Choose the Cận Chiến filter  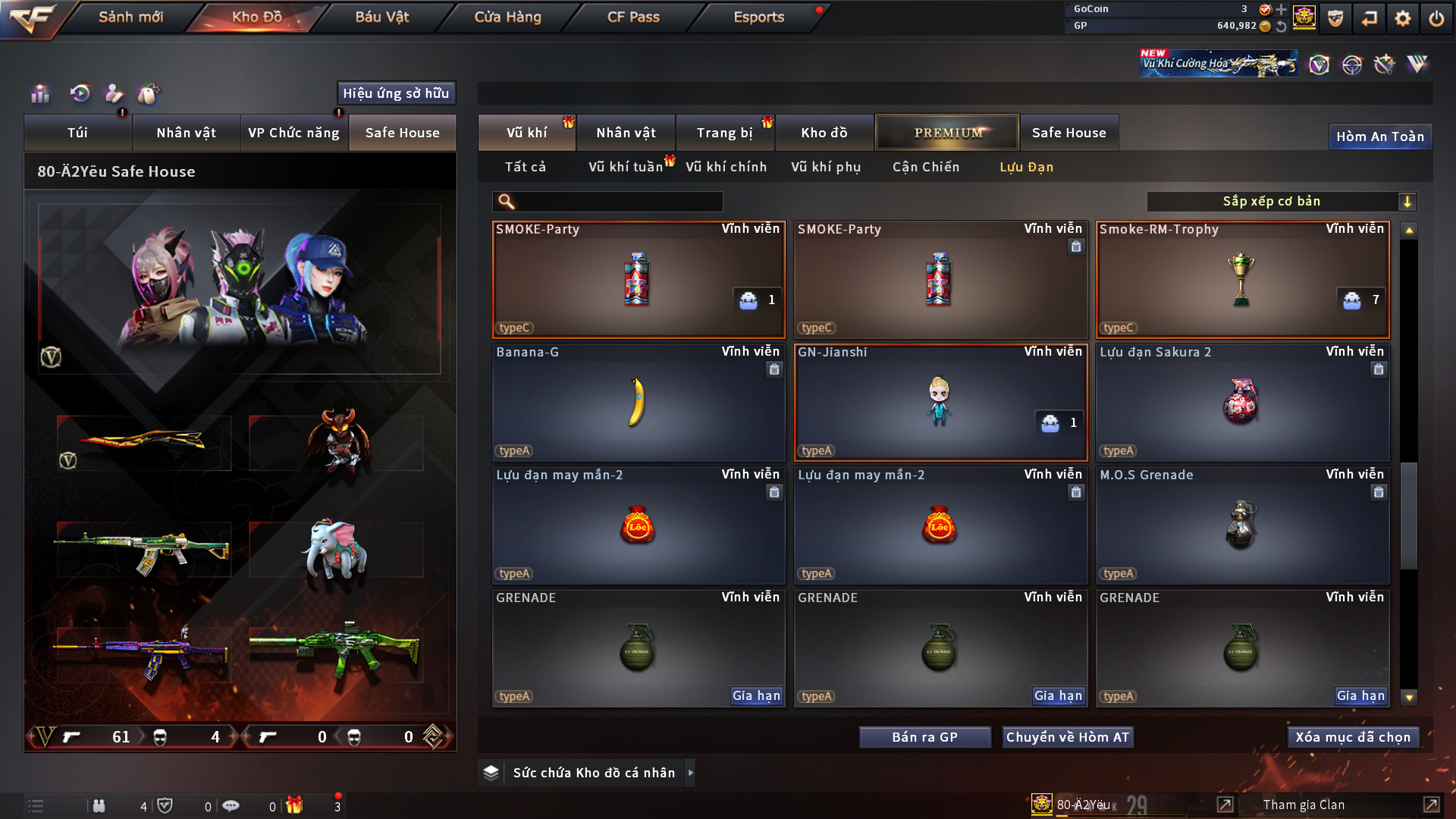click(x=925, y=167)
